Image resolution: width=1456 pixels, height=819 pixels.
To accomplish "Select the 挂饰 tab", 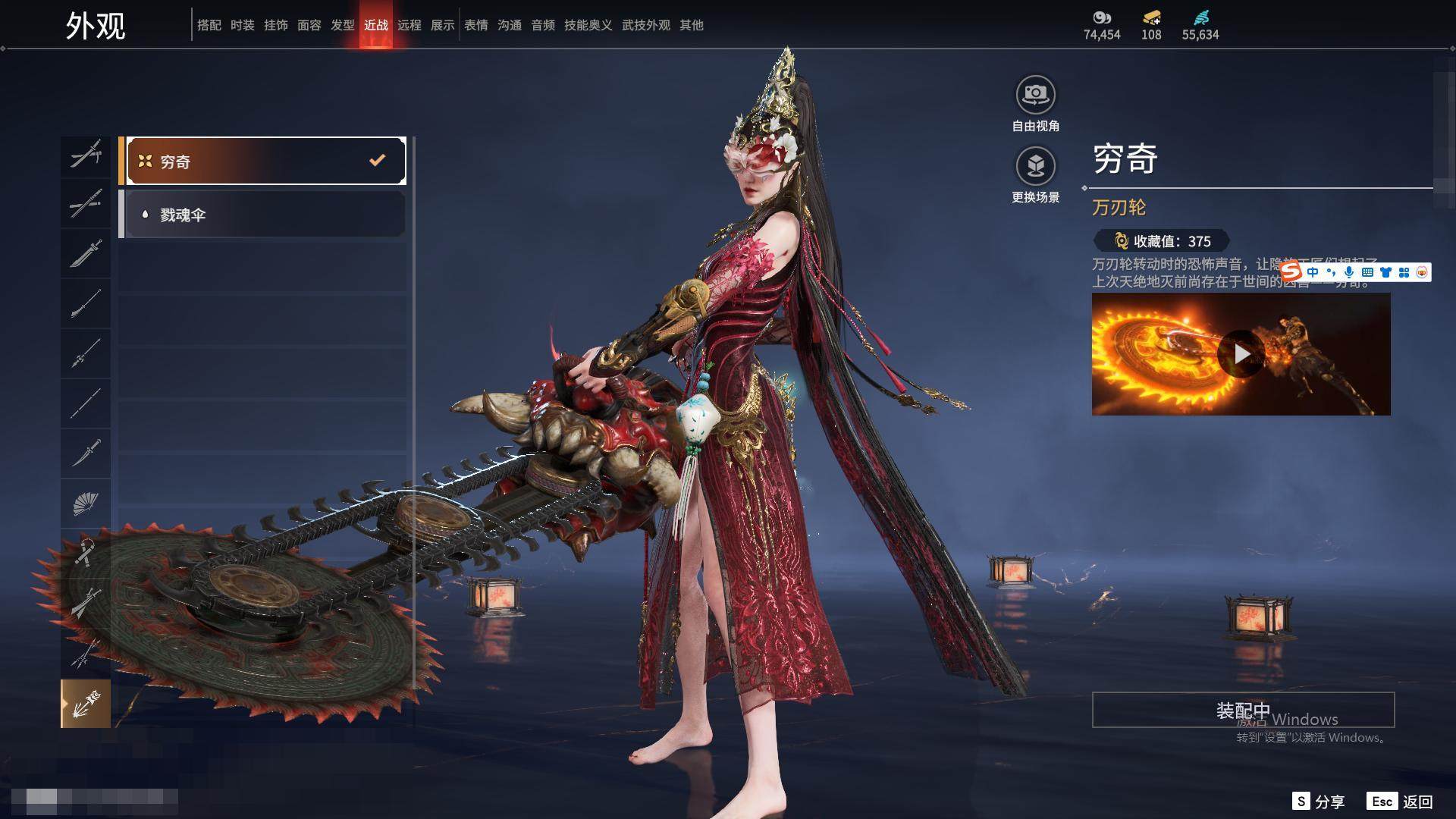I will tap(275, 25).
